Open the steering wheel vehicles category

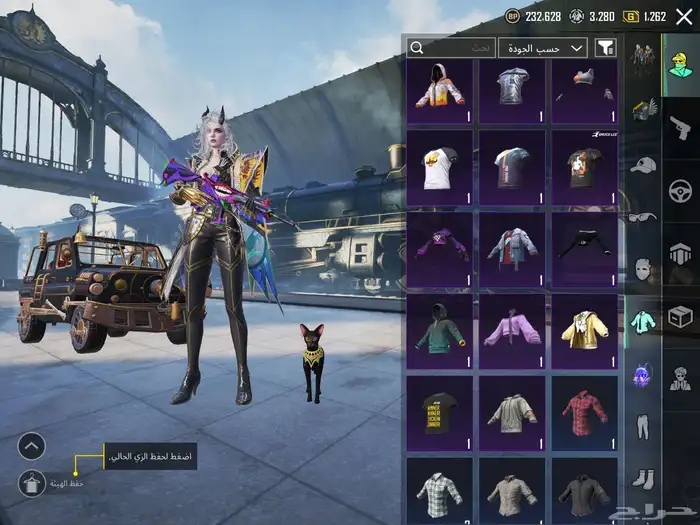pyautogui.click(x=681, y=190)
